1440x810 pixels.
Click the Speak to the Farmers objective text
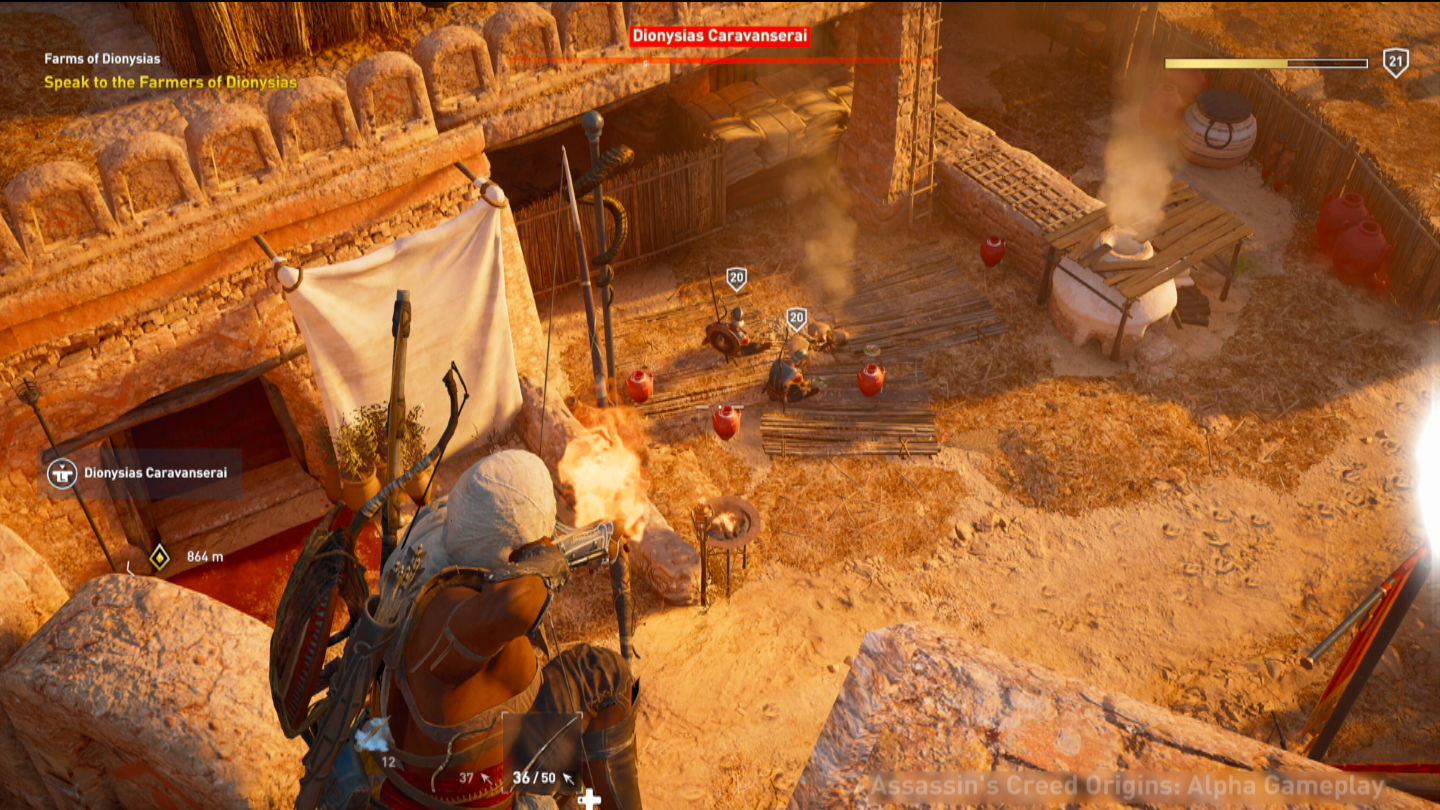[x=170, y=83]
